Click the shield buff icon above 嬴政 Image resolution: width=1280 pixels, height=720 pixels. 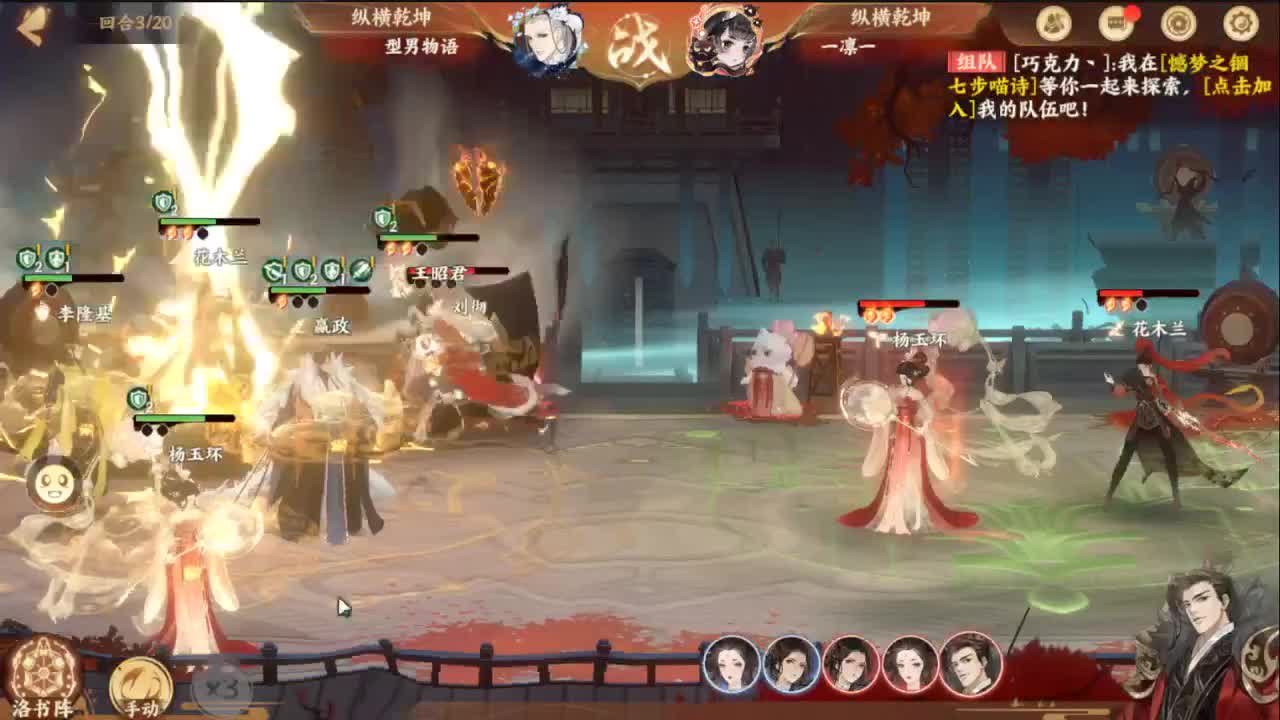tap(300, 270)
